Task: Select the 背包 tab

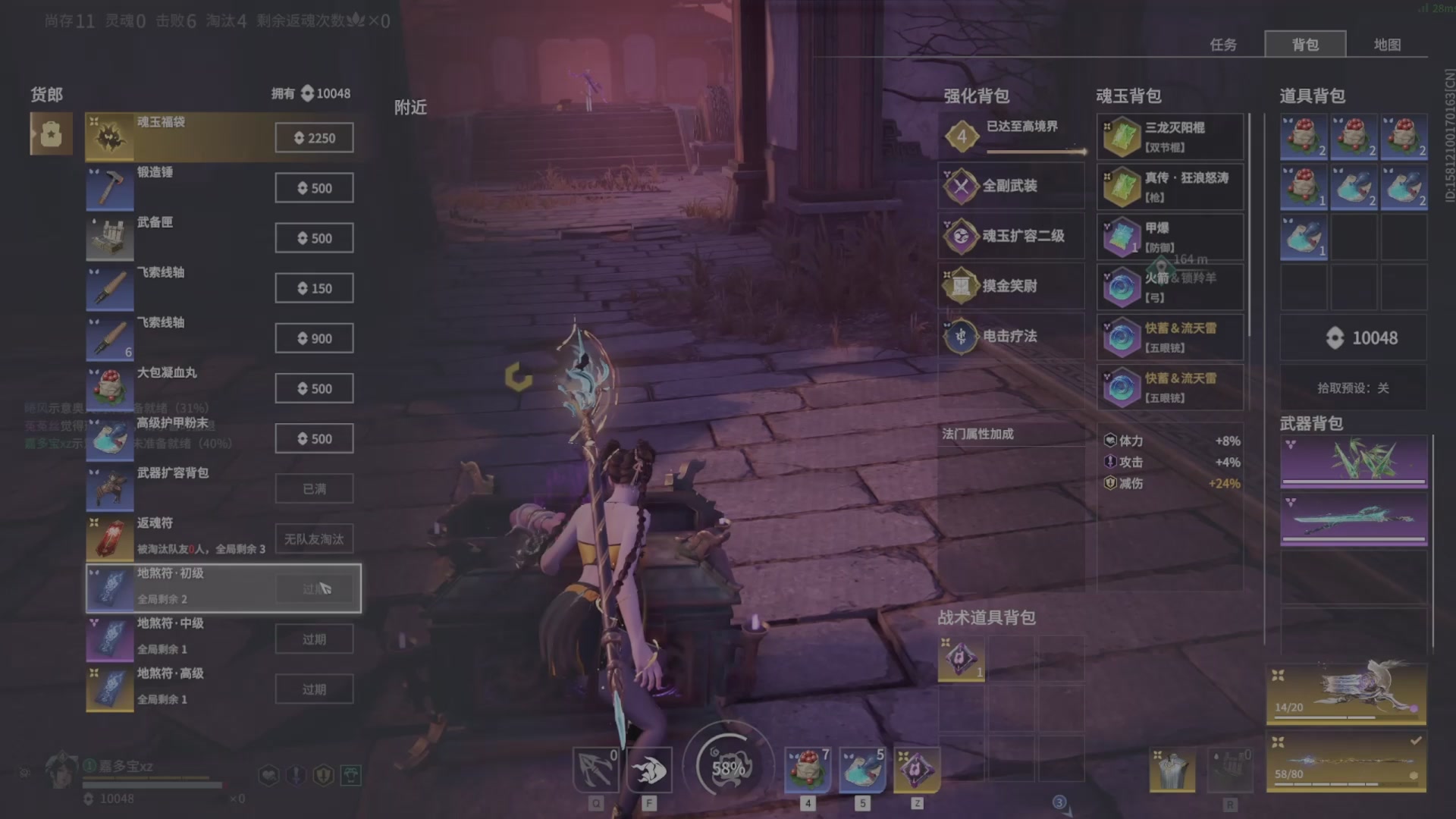Action: pos(1305,45)
